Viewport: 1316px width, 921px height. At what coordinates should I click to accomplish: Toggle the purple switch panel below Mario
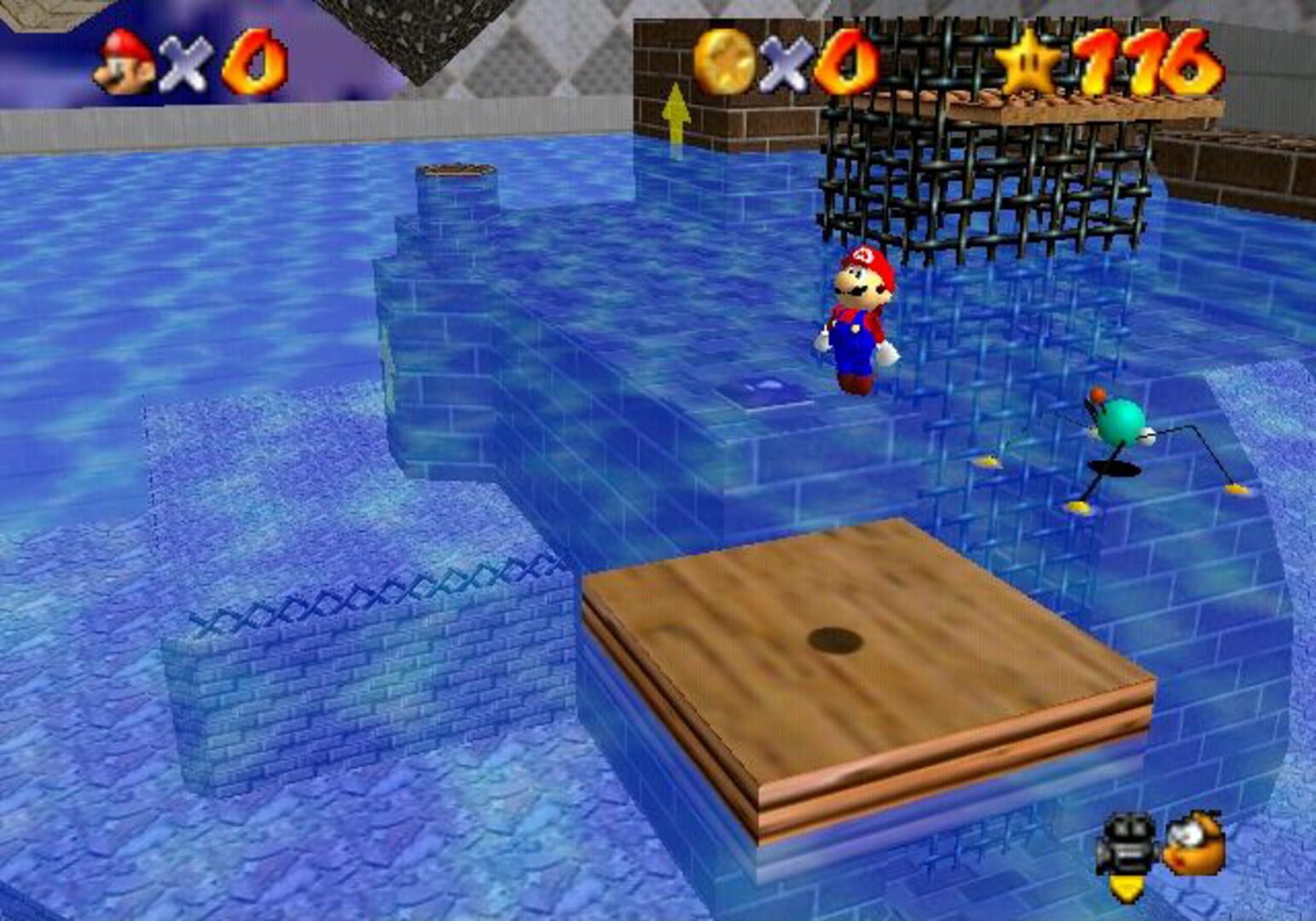click(767, 387)
